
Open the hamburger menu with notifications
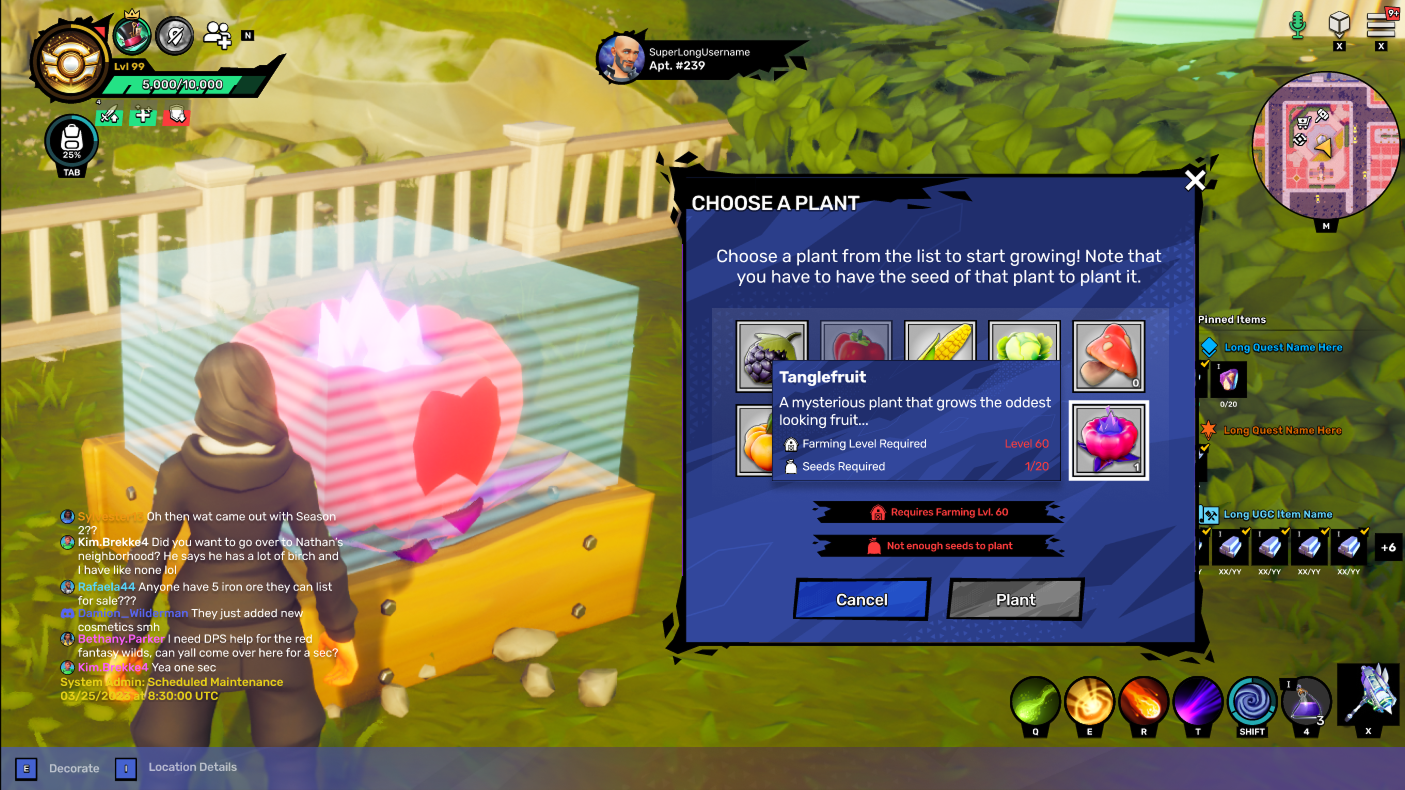[x=1381, y=24]
